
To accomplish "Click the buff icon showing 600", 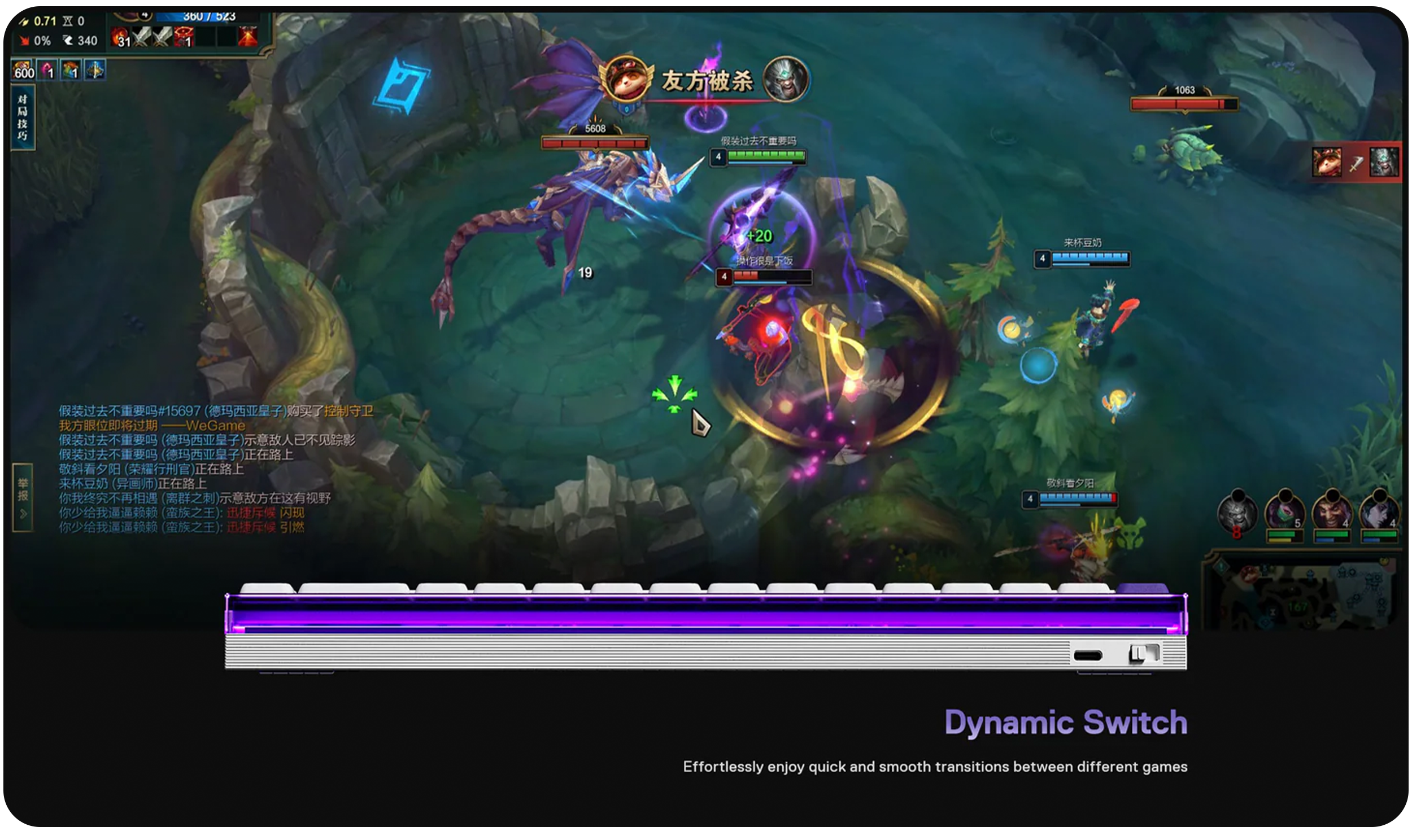I will (24, 70).
